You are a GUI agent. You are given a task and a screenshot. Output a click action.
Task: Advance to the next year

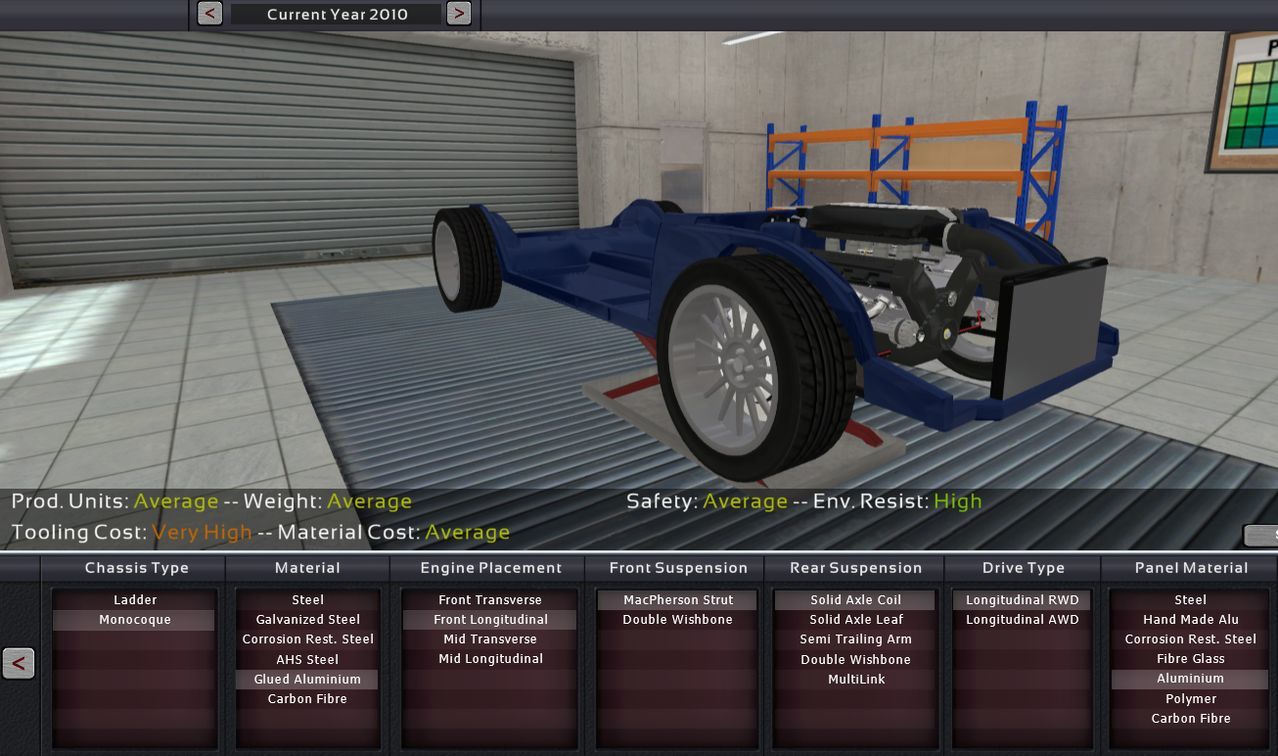coord(458,14)
